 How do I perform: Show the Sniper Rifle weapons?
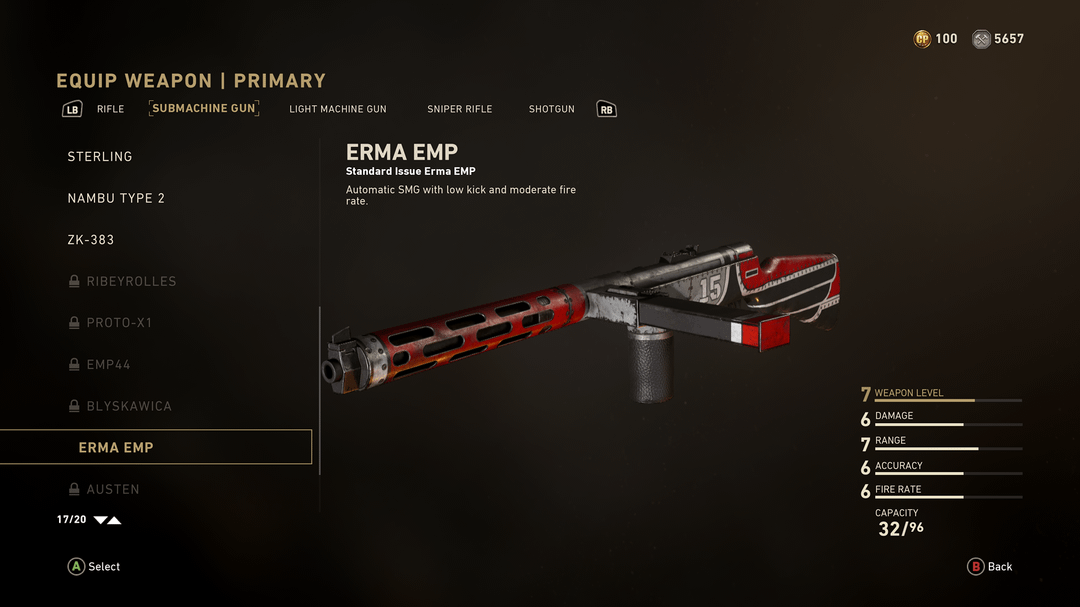click(459, 109)
